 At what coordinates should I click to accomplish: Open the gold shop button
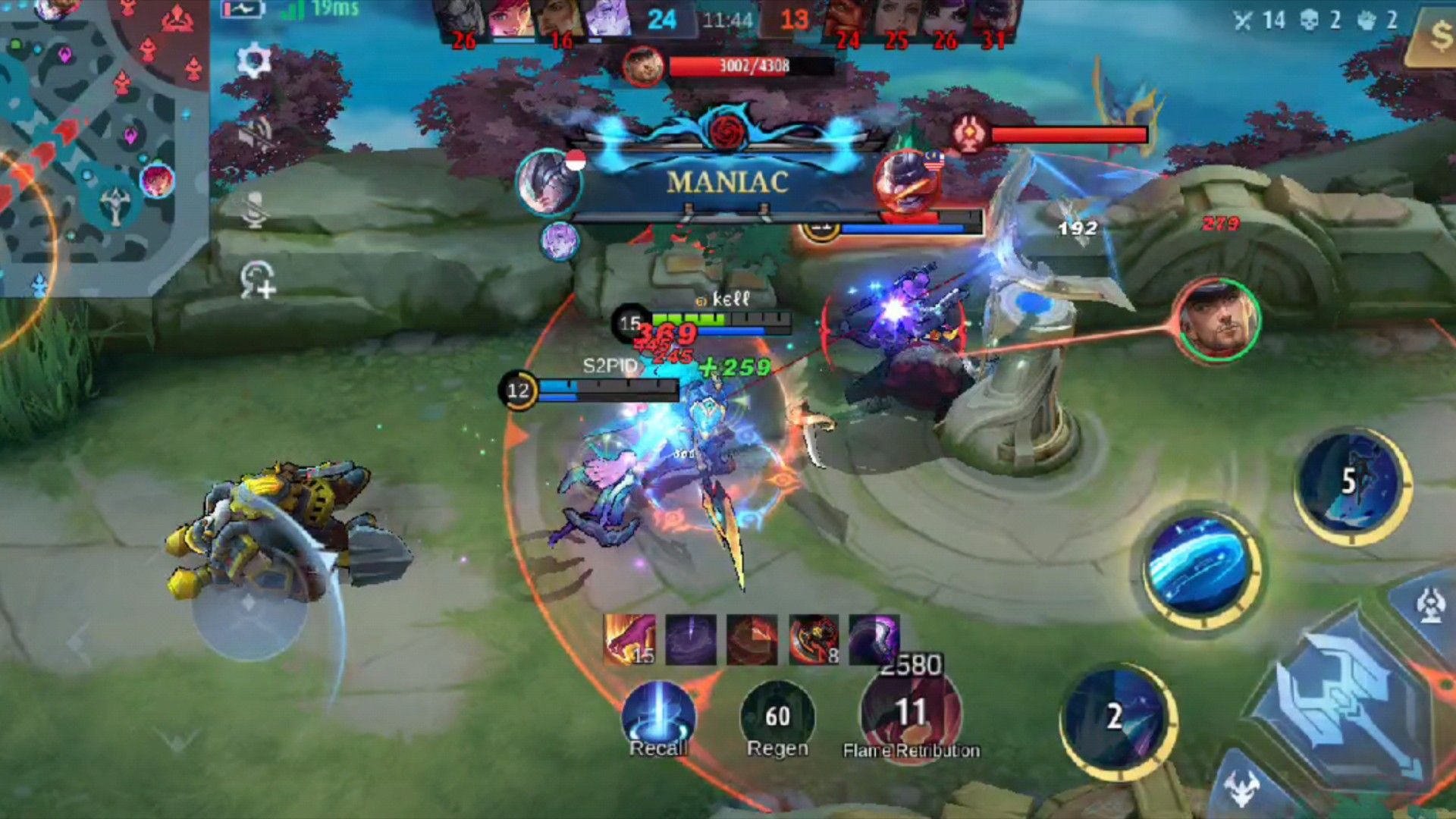1436,36
